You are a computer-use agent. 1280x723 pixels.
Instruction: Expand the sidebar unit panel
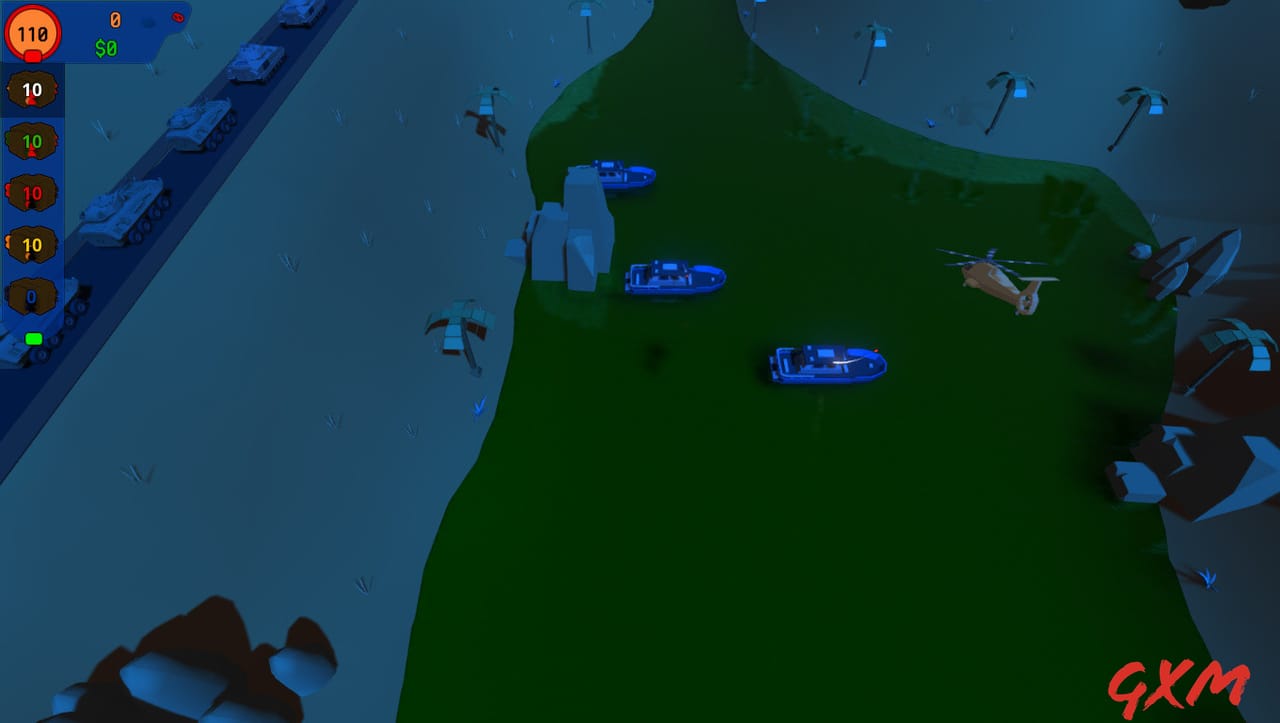(32, 200)
